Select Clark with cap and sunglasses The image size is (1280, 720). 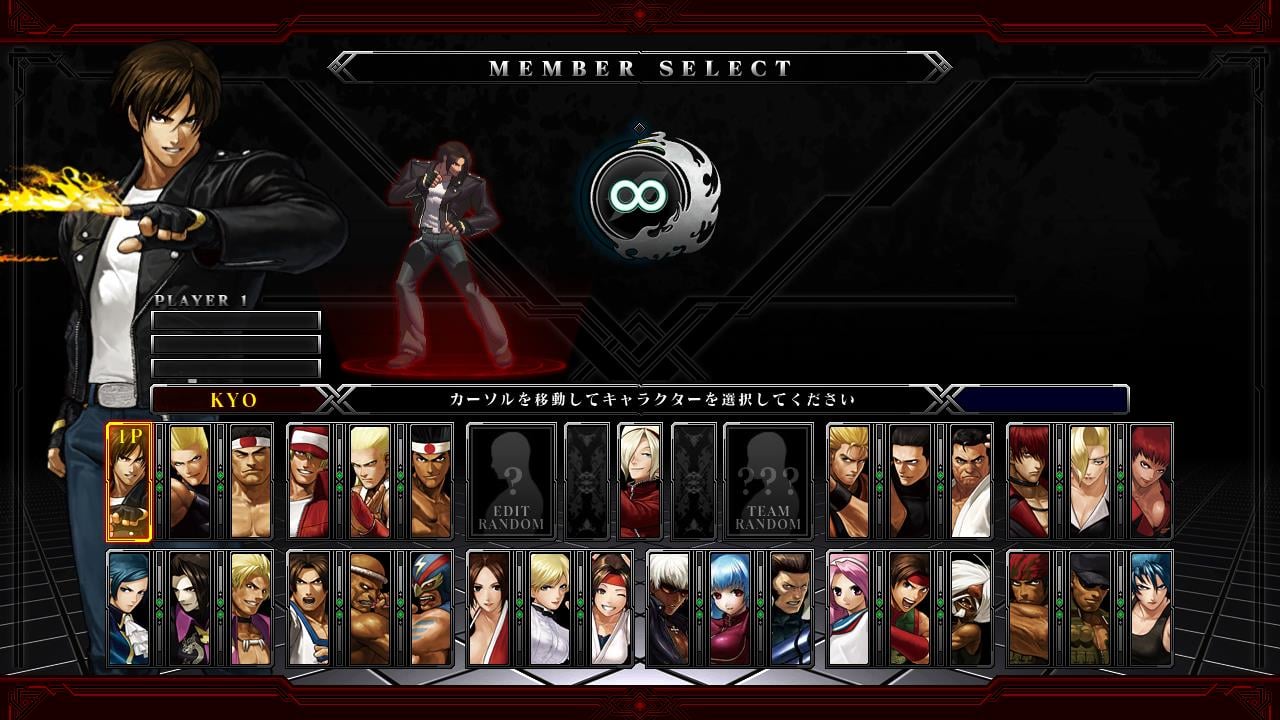click(1090, 608)
